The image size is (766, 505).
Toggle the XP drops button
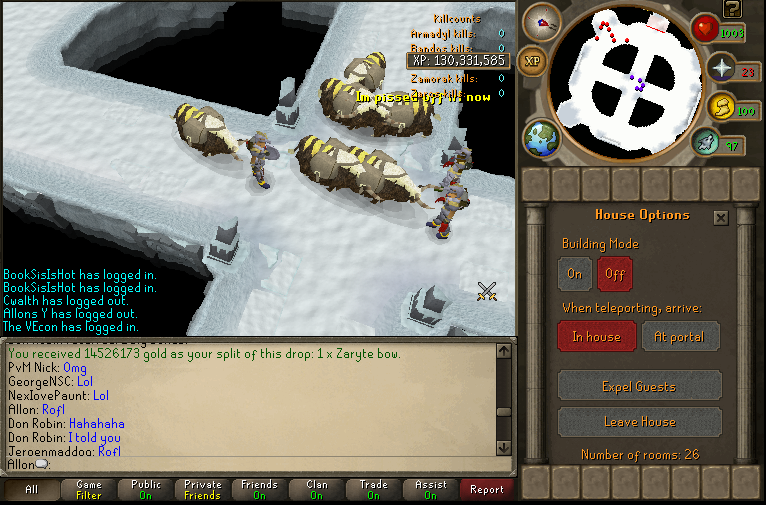click(533, 61)
